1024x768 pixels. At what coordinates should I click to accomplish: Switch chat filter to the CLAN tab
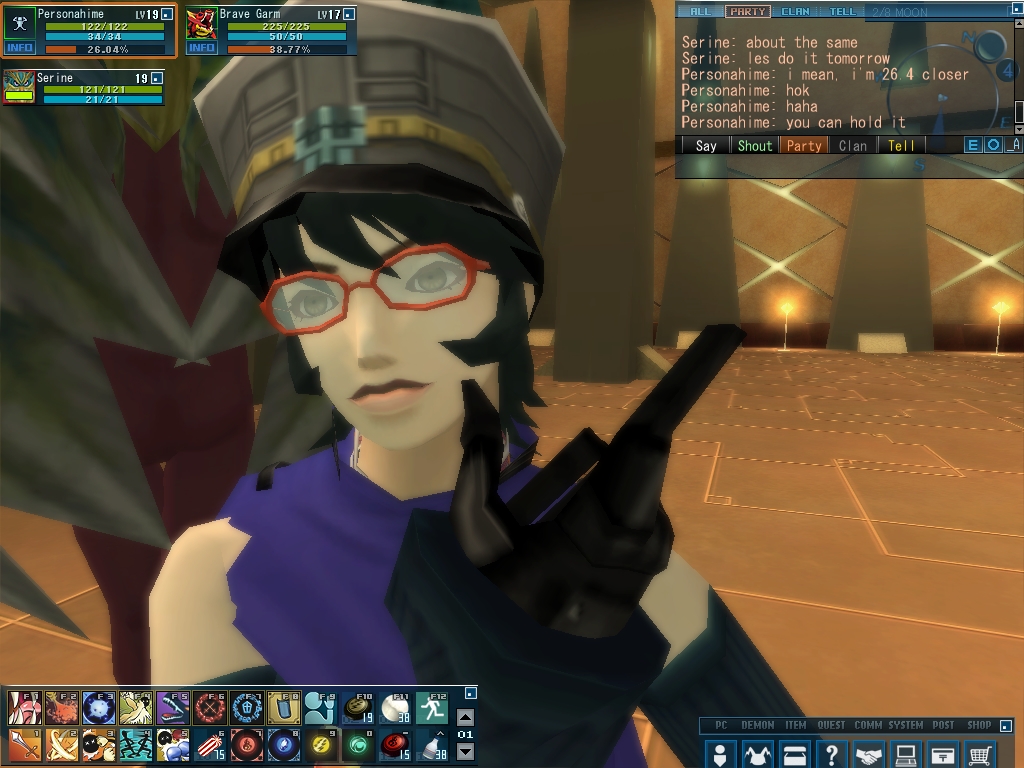tap(795, 12)
